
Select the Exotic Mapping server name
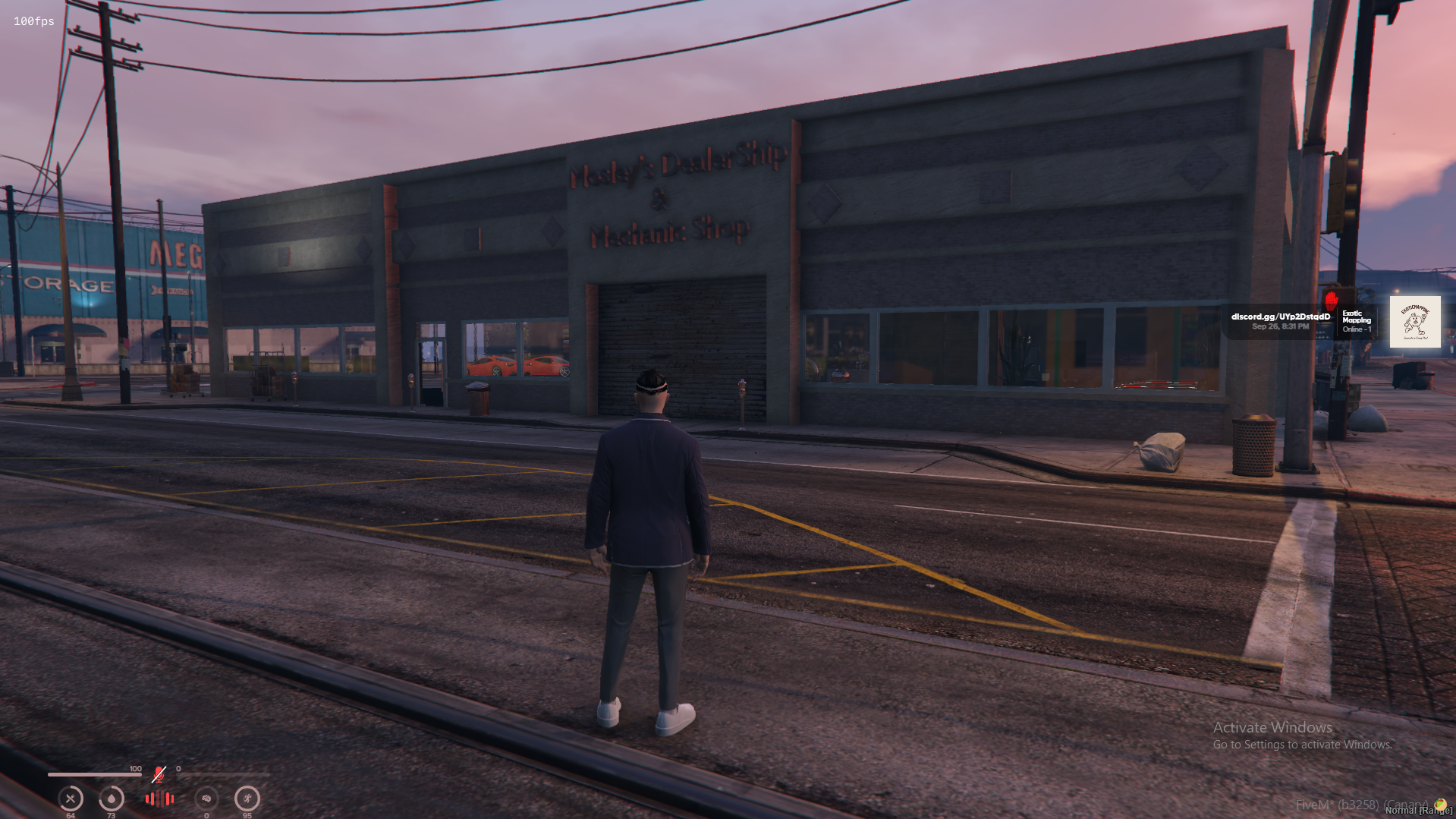coord(1357,317)
